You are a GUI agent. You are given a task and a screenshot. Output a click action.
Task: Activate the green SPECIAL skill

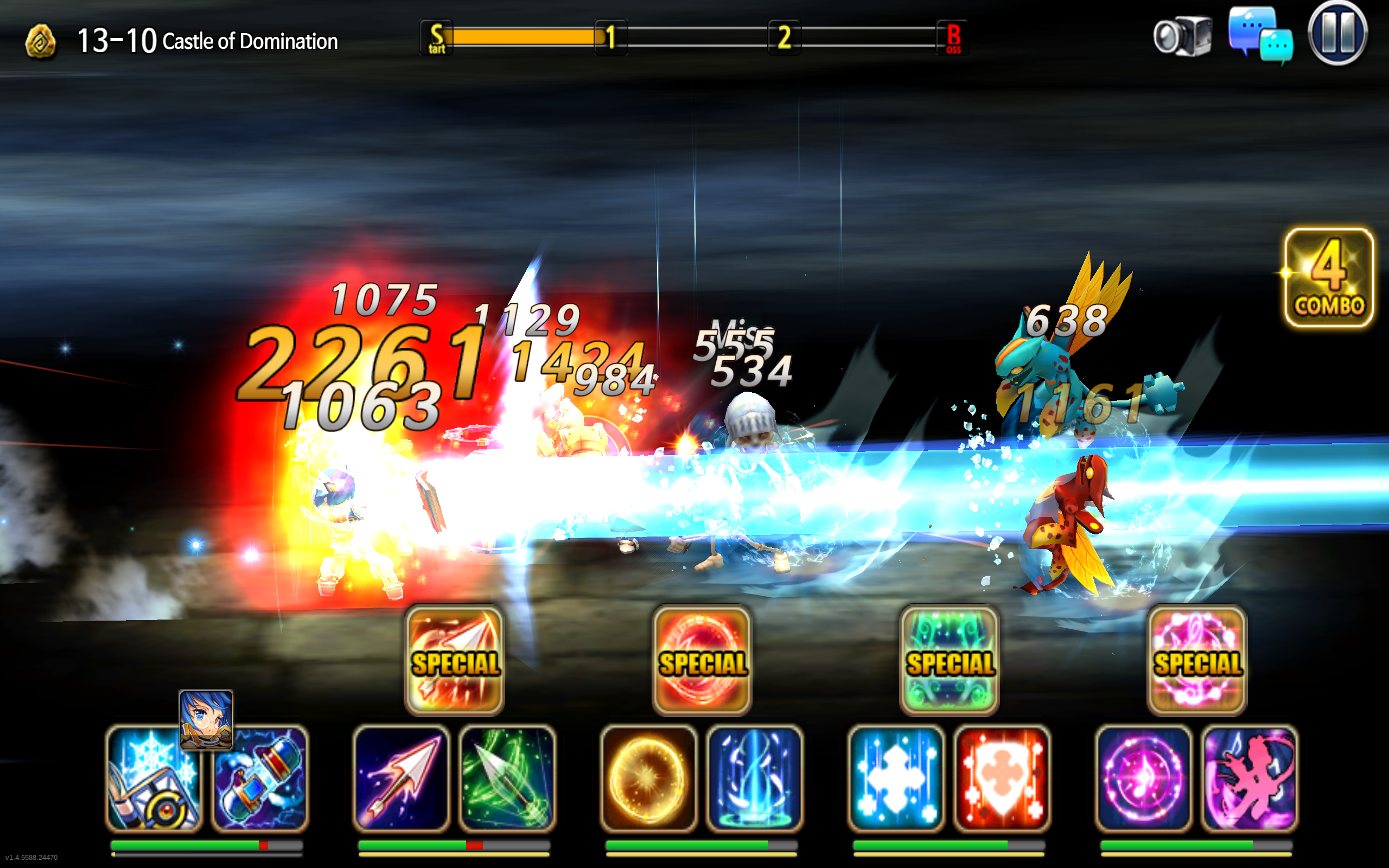(x=950, y=661)
